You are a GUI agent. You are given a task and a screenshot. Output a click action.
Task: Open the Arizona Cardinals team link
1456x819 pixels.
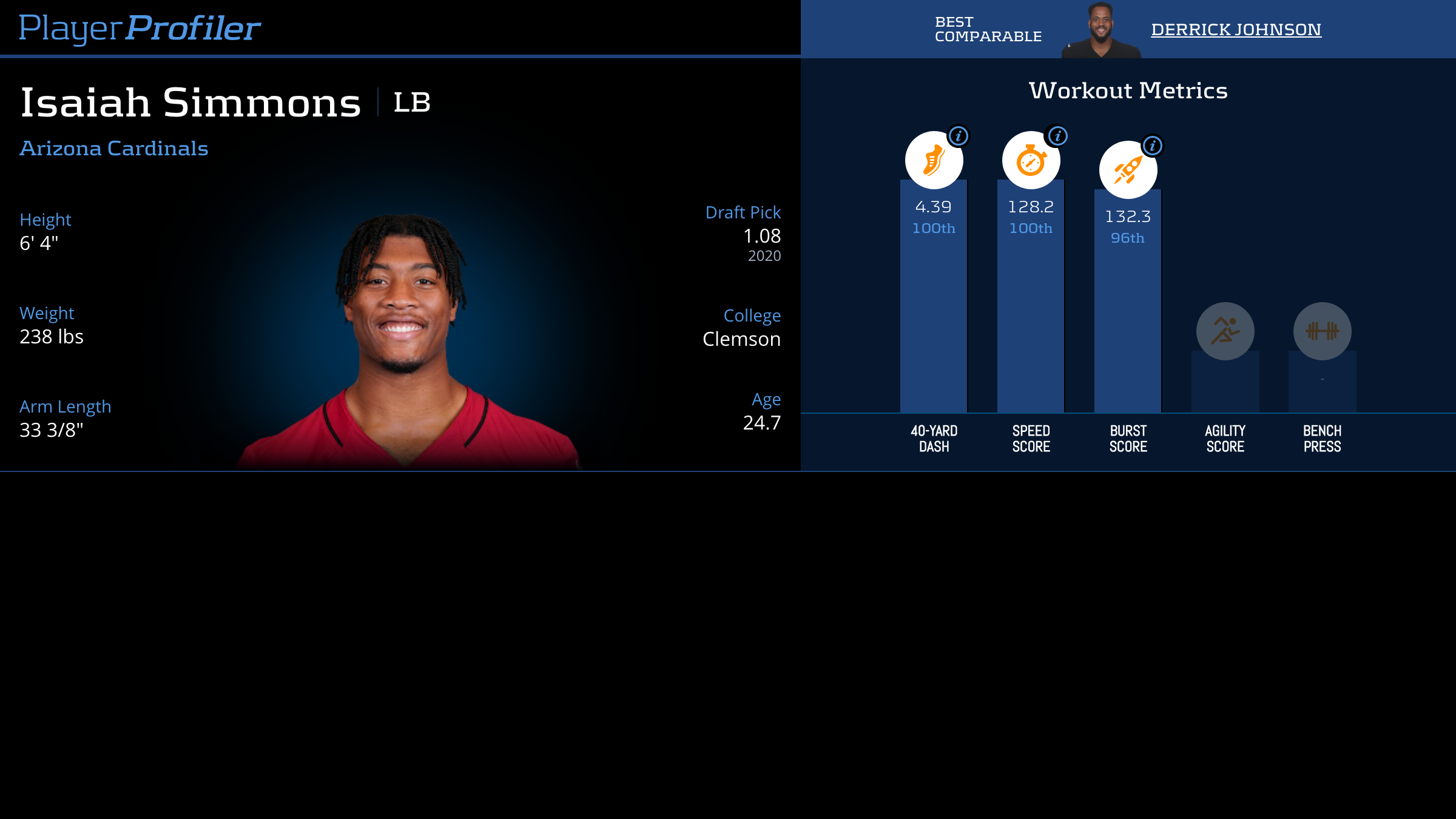coord(114,149)
